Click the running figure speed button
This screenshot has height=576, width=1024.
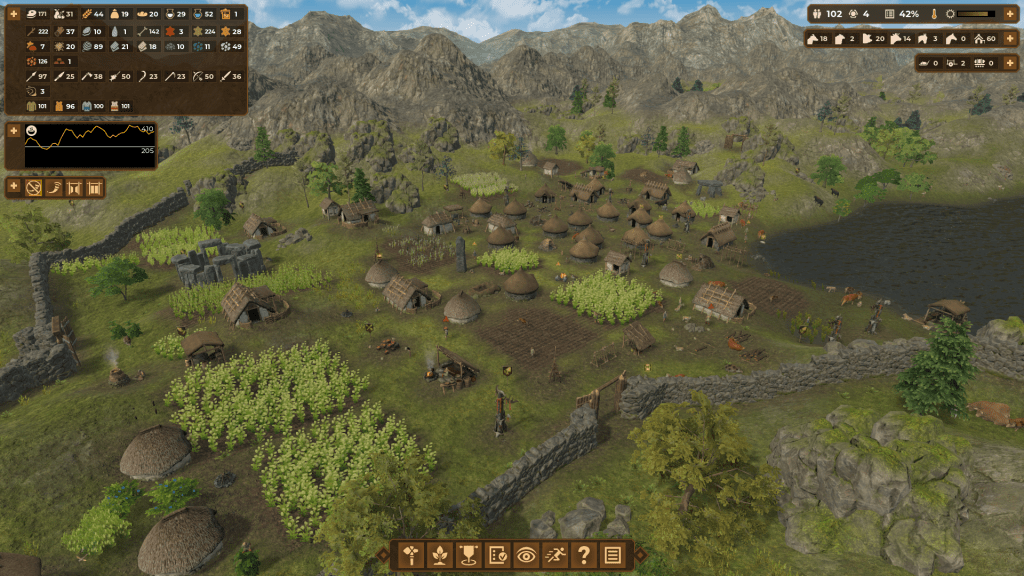point(555,556)
